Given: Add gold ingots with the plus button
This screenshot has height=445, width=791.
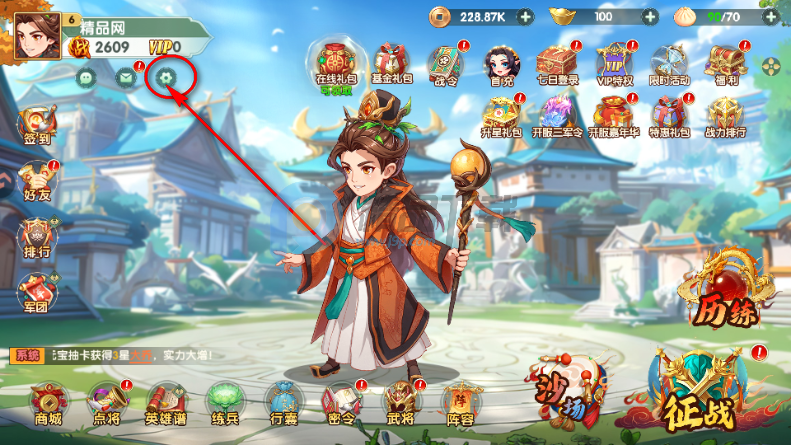Looking at the screenshot, I should point(650,17).
